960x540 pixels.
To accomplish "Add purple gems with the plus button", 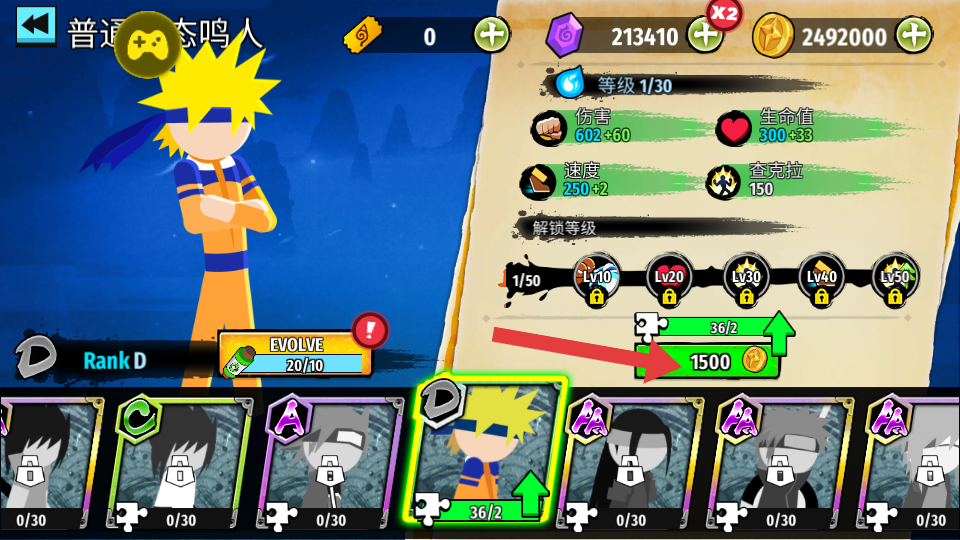I will pos(705,36).
